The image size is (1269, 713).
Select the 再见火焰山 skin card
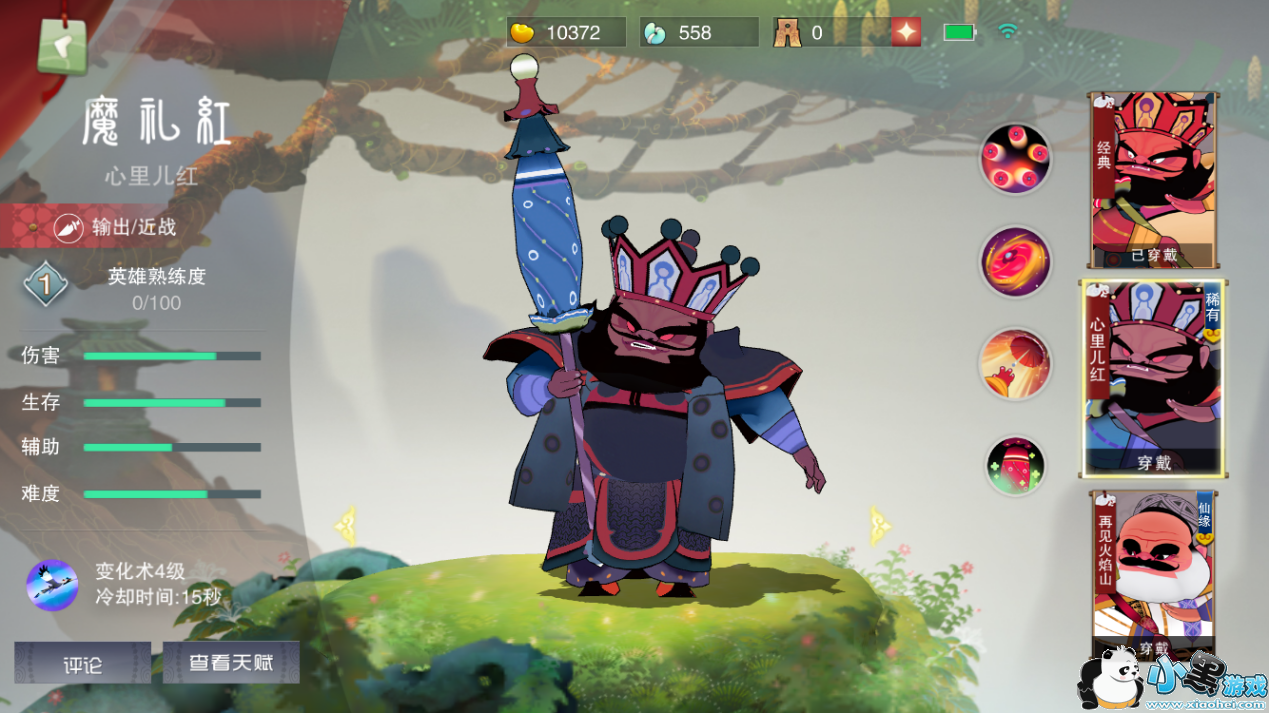(1154, 573)
